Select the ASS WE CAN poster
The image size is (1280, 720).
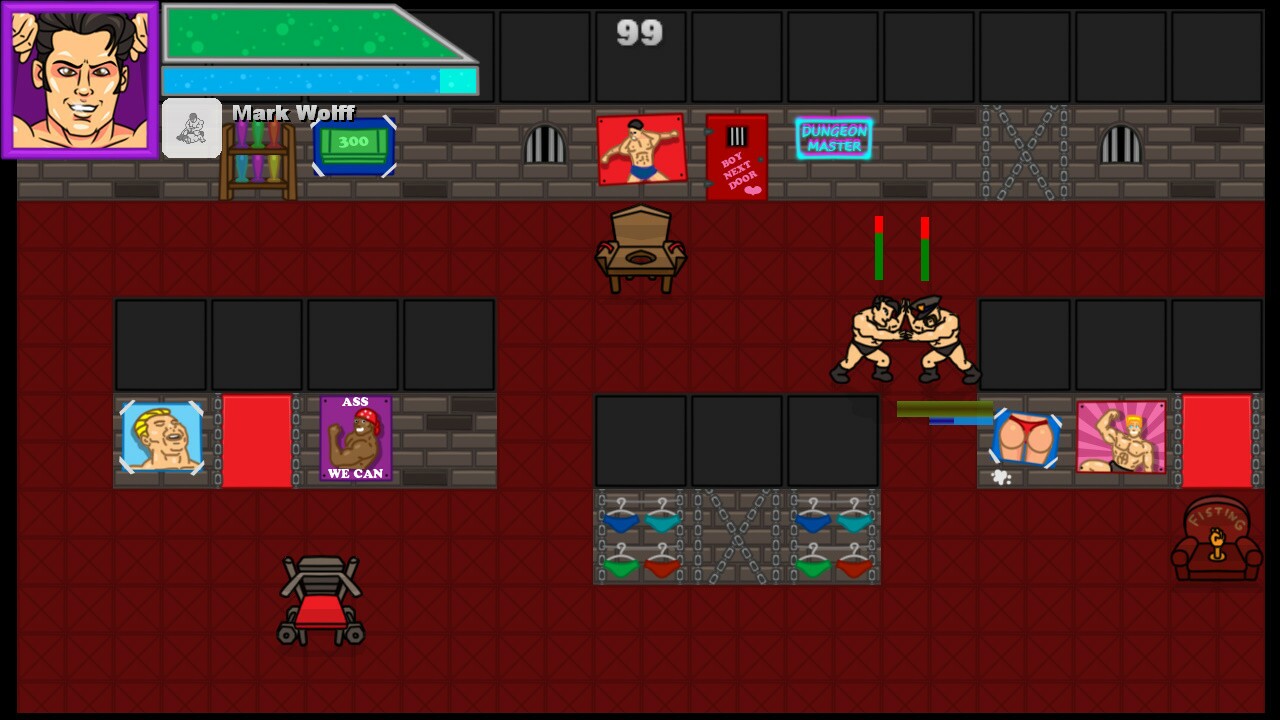(x=355, y=438)
